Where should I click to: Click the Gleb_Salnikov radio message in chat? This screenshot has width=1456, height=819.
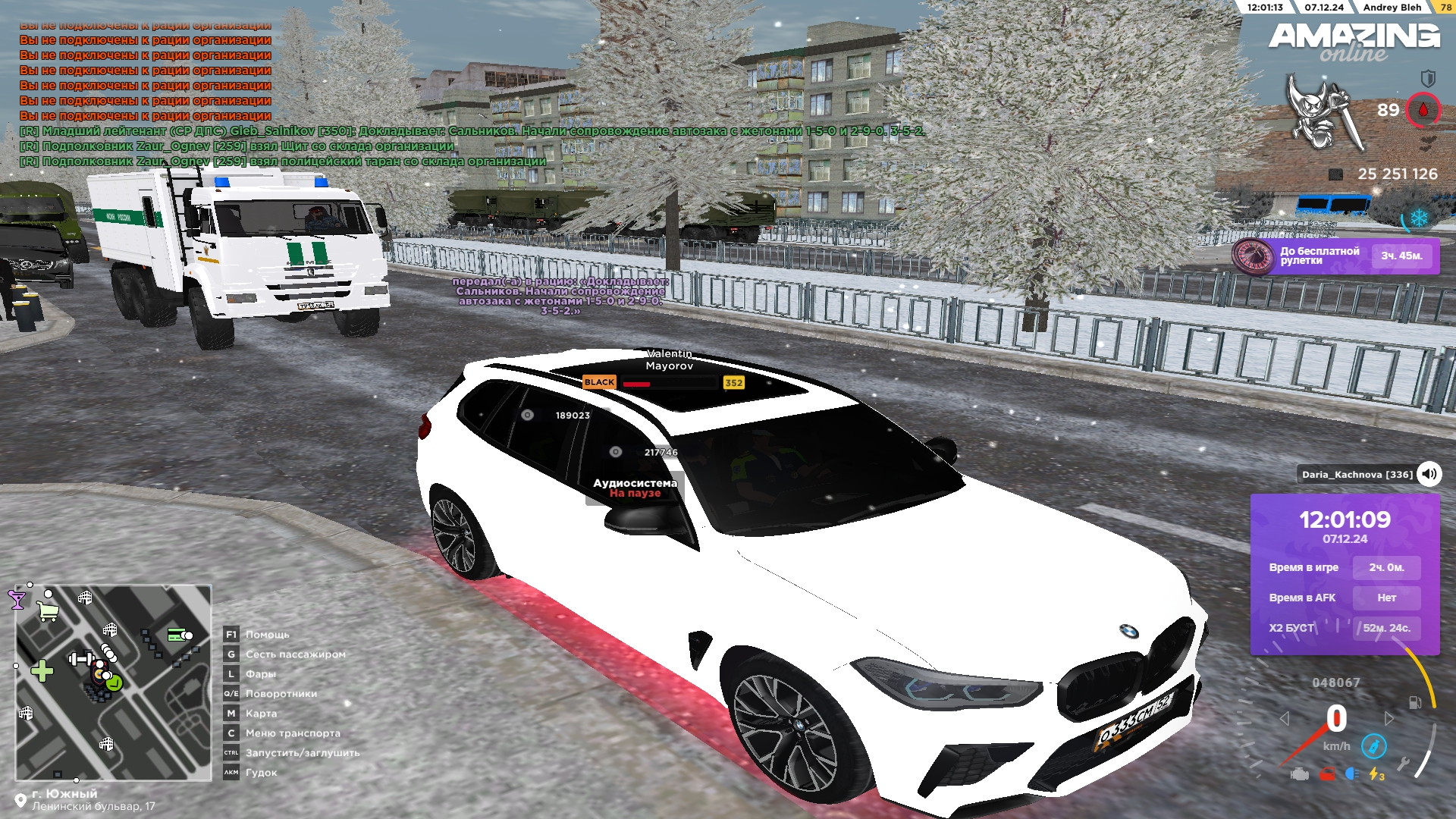(472, 131)
